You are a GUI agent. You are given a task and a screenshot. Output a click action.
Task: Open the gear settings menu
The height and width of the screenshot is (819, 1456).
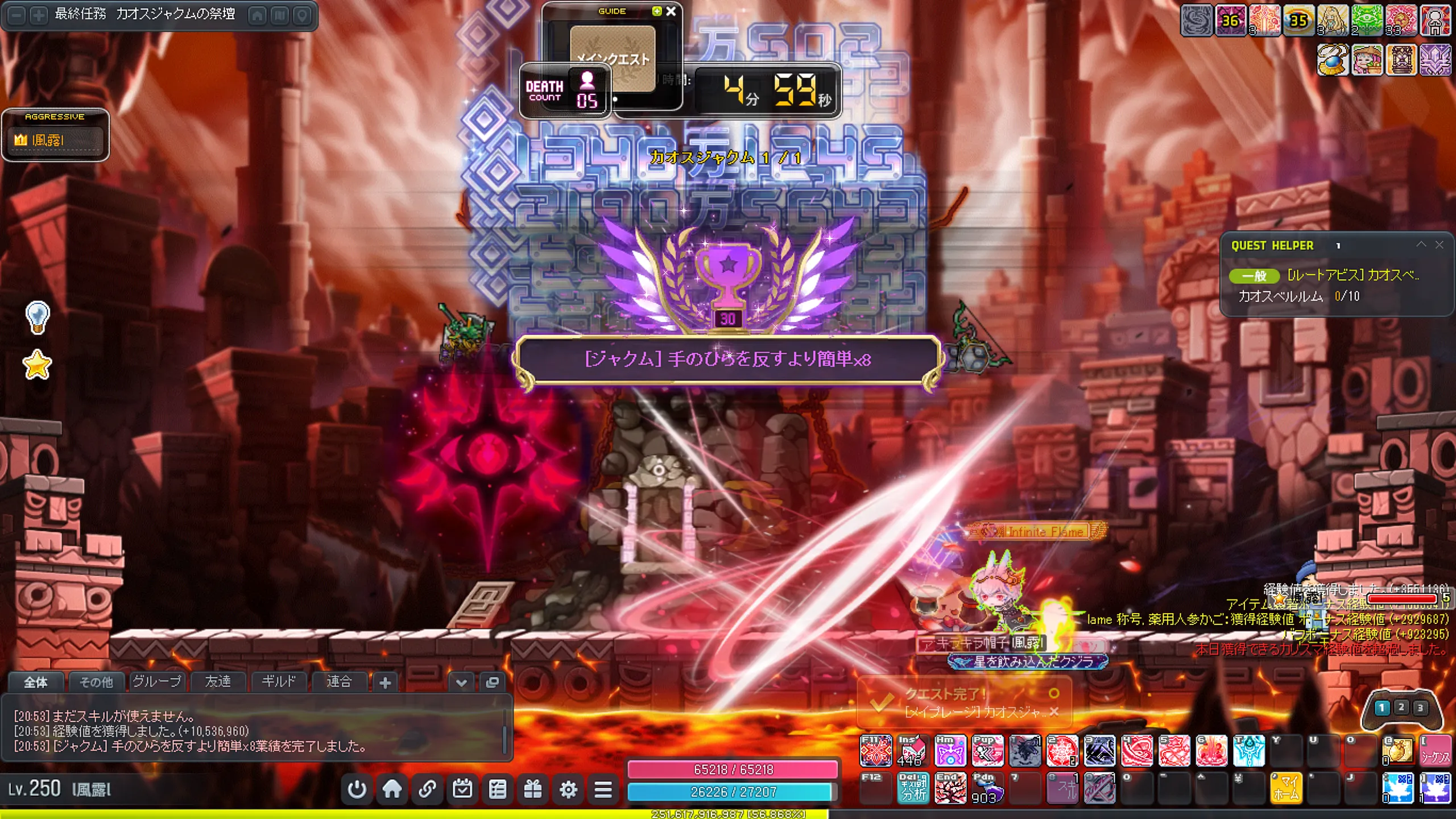568,789
